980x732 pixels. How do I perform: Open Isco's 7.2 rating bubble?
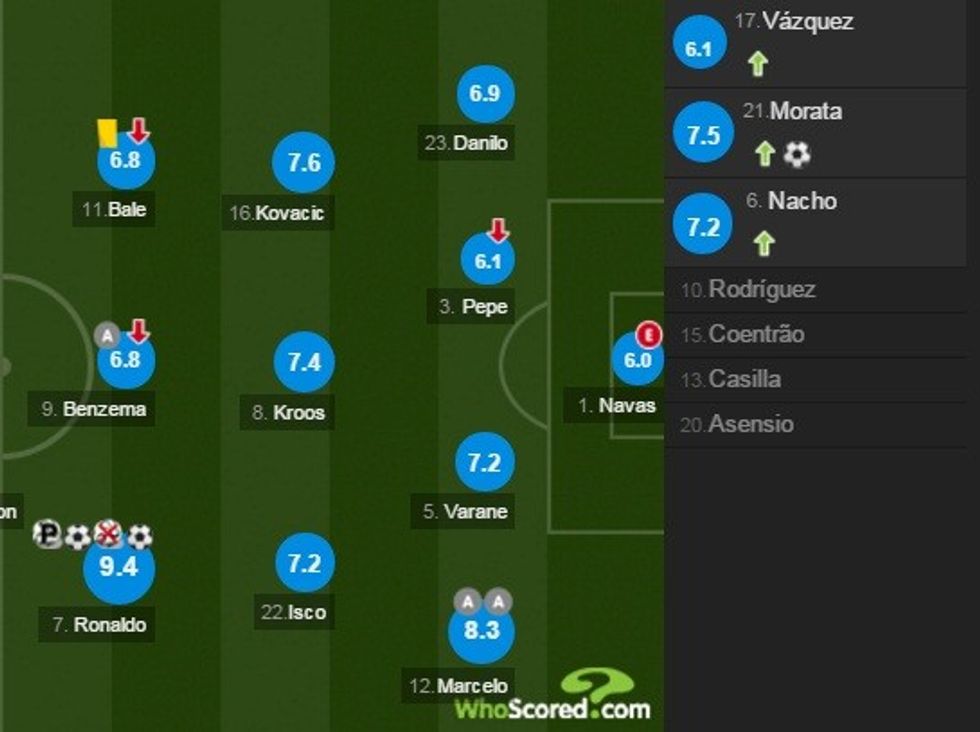pos(303,564)
